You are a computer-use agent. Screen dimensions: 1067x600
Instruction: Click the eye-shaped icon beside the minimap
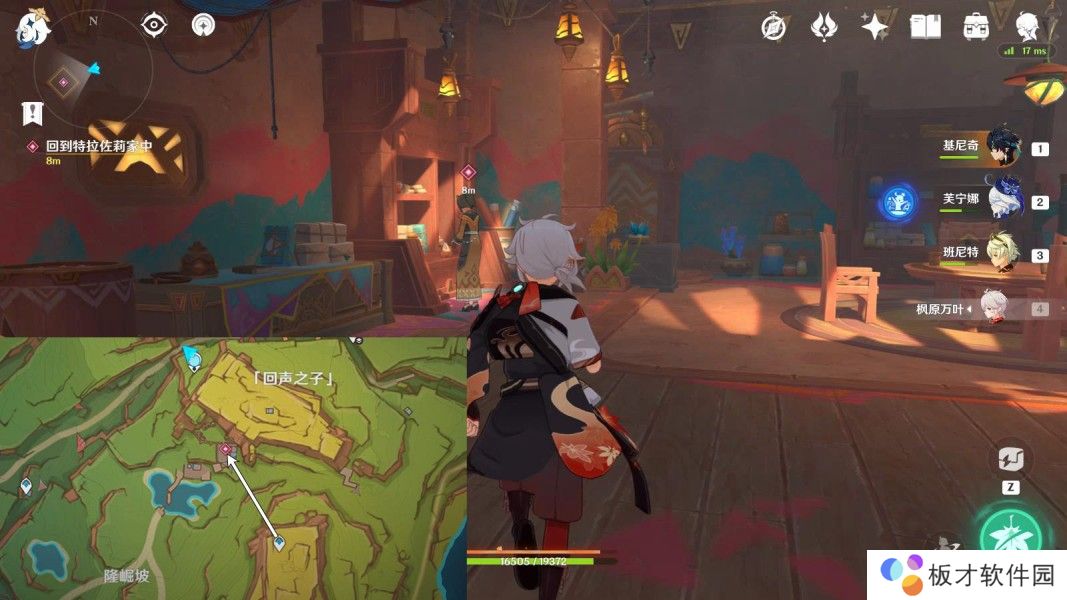(154, 25)
